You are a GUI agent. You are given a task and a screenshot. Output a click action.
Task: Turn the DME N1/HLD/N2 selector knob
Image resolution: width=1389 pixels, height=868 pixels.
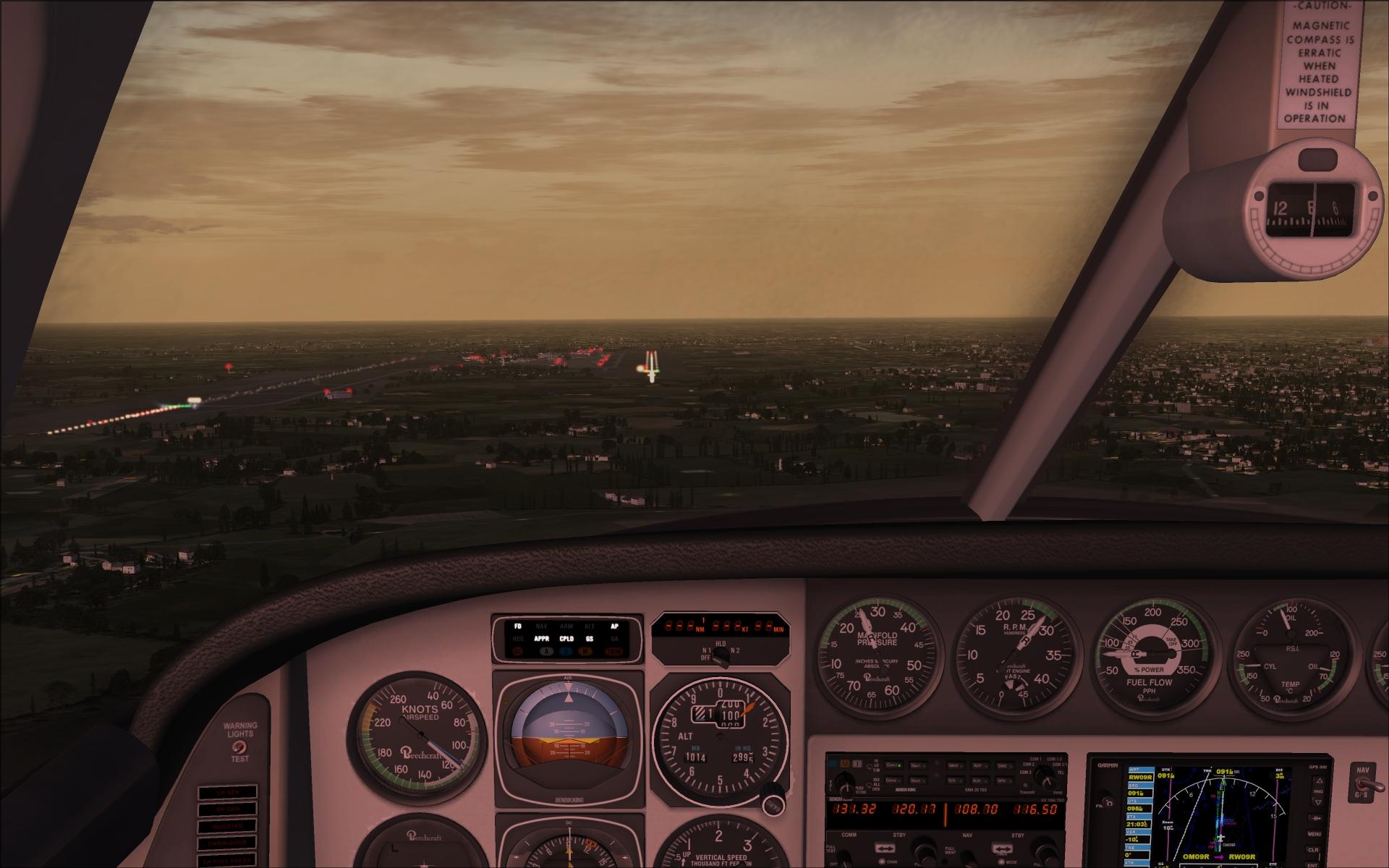(x=721, y=655)
